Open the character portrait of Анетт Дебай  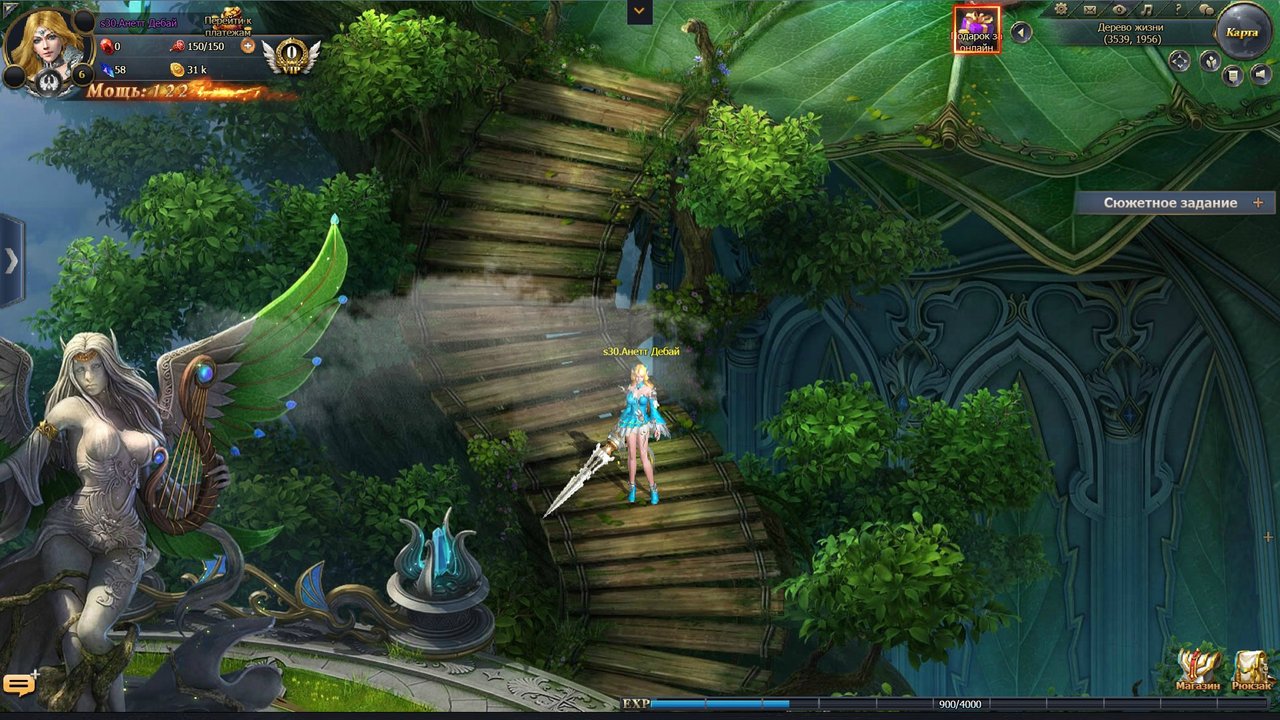point(44,42)
